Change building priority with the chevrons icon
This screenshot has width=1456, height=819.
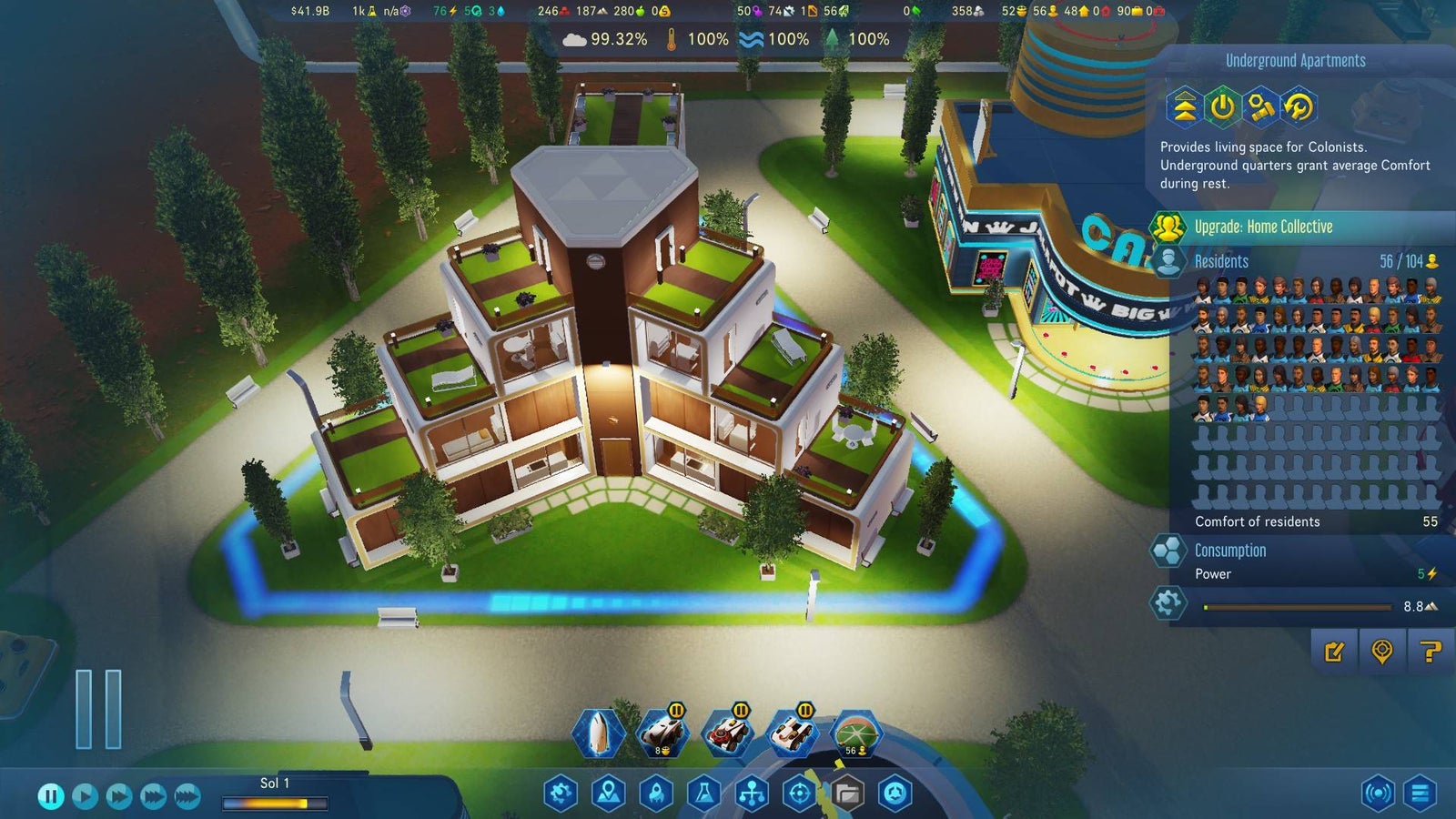coord(1184,107)
